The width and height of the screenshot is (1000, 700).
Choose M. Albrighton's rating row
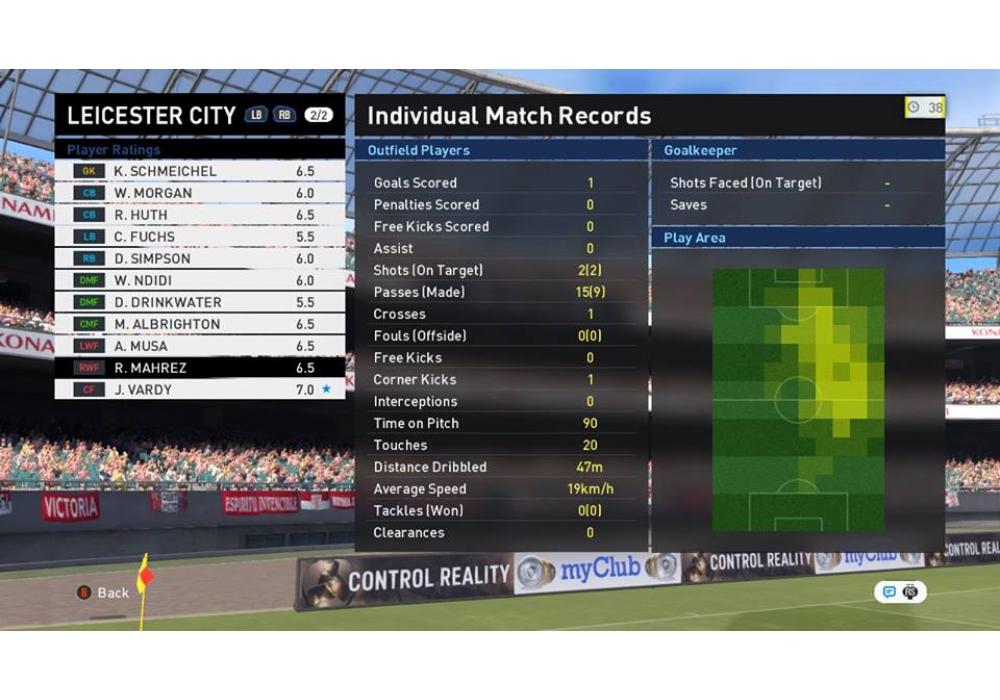tap(199, 324)
